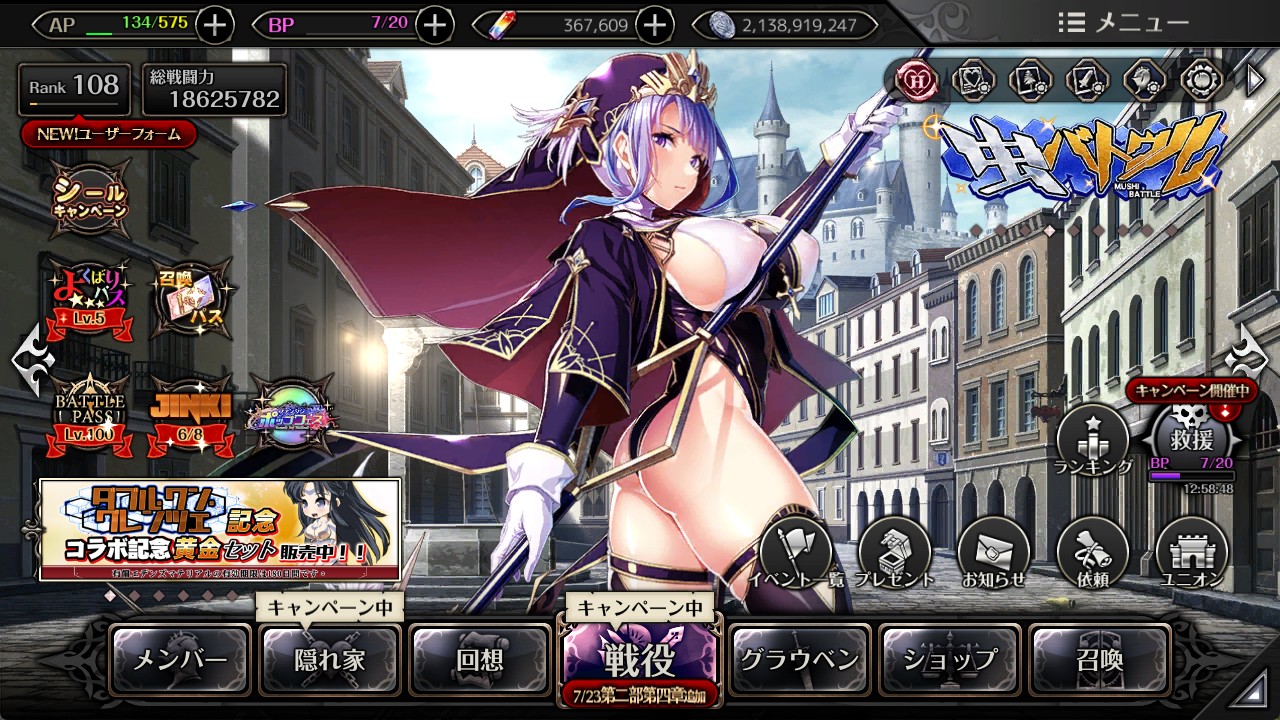The width and height of the screenshot is (1280, 720).
Task: Open グラウベン
Action: pos(799,660)
